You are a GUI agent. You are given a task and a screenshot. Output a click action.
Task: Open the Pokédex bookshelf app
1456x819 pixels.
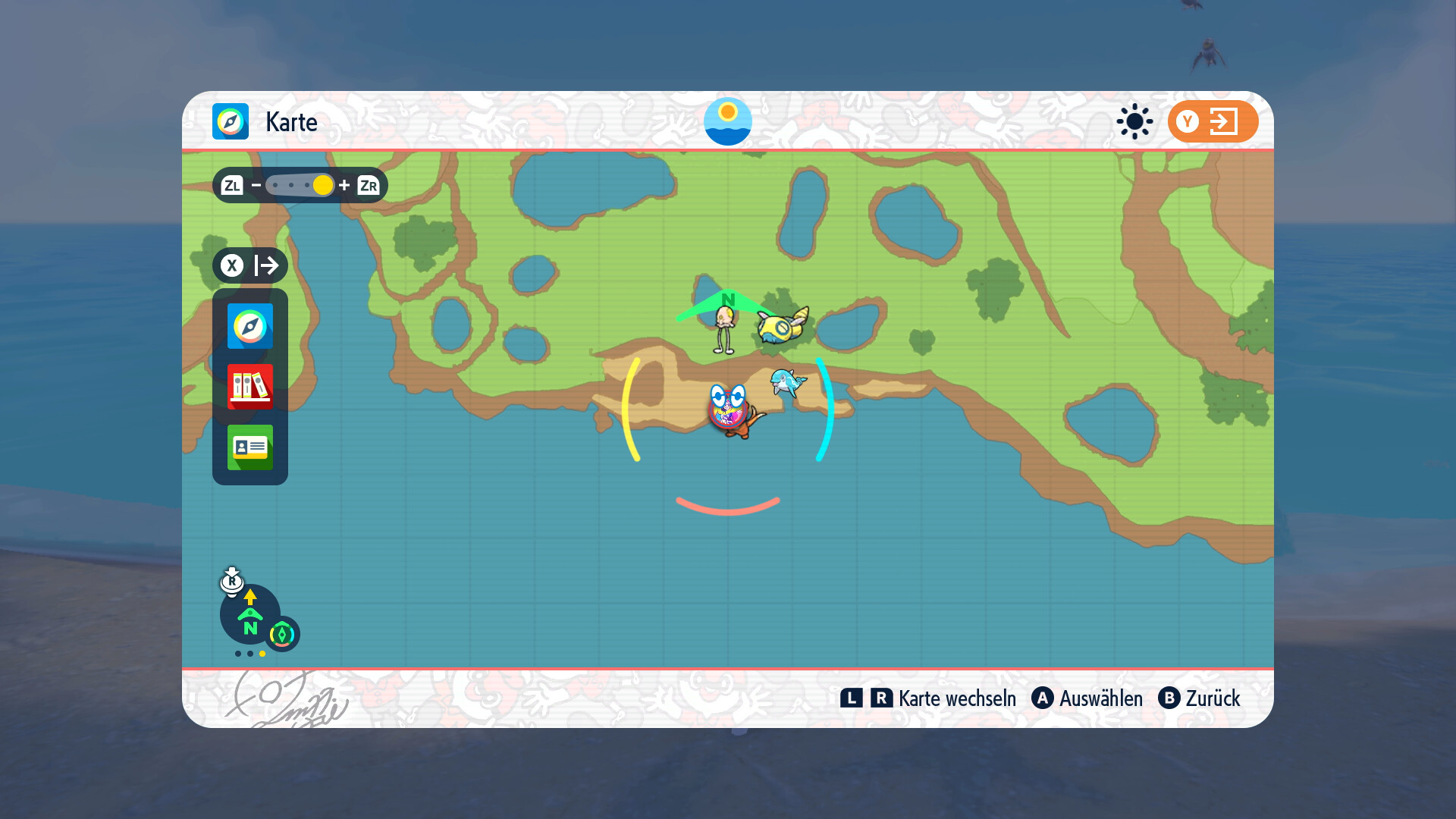249,387
